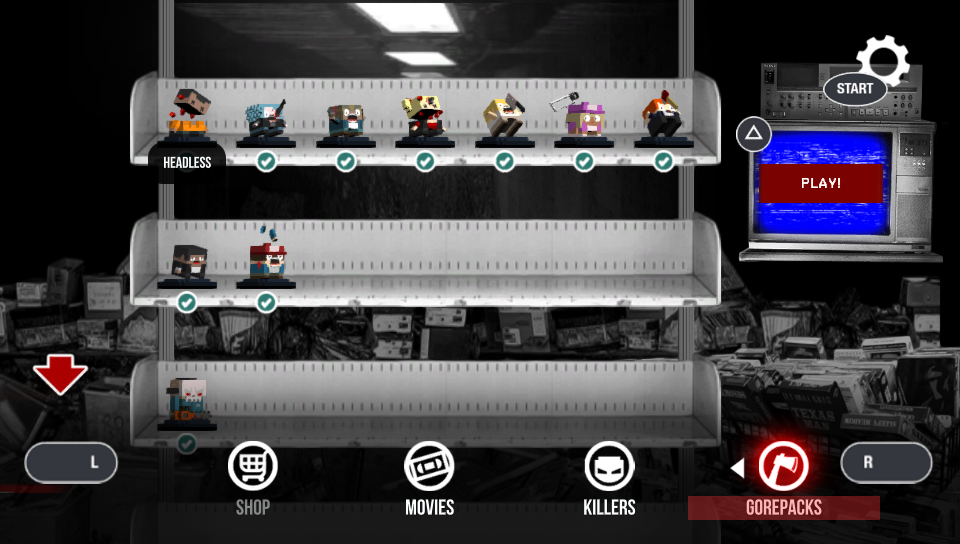The width and height of the screenshot is (960, 544).
Task: Click the red down arrow
Action: (x=60, y=375)
